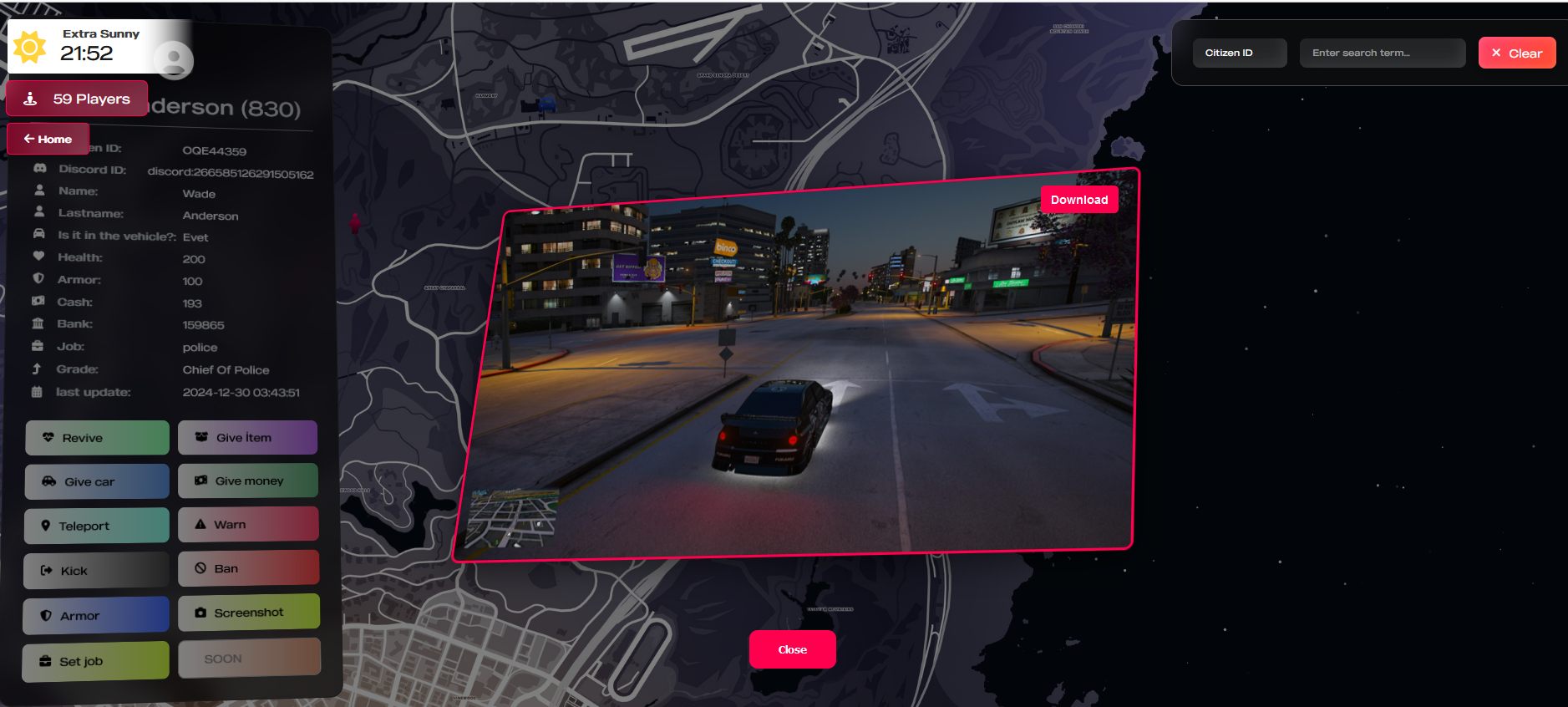Give the player a car
Image resolution: width=1568 pixels, height=707 pixels.
97,482
